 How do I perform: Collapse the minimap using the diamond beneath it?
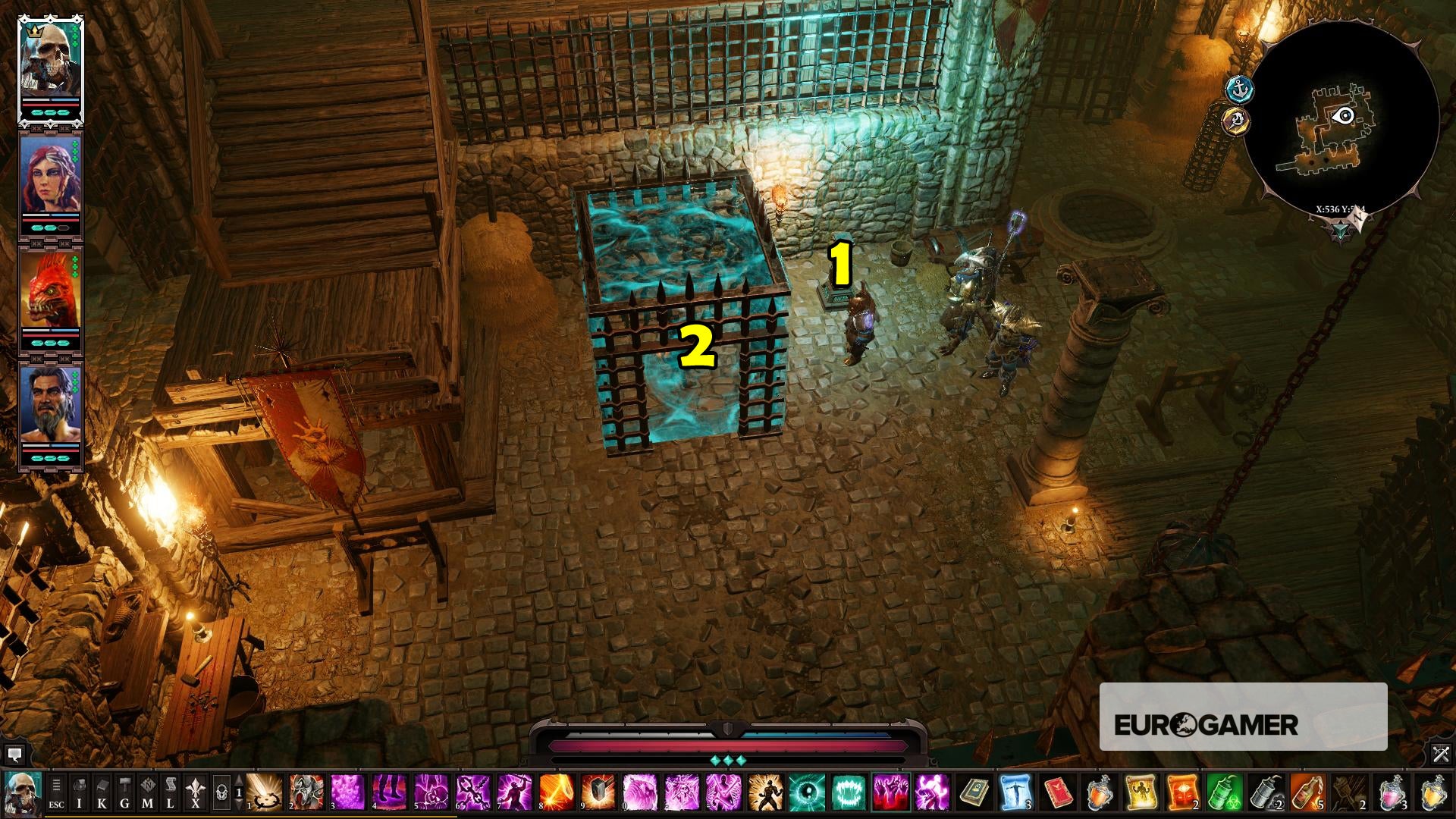click(x=1341, y=230)
